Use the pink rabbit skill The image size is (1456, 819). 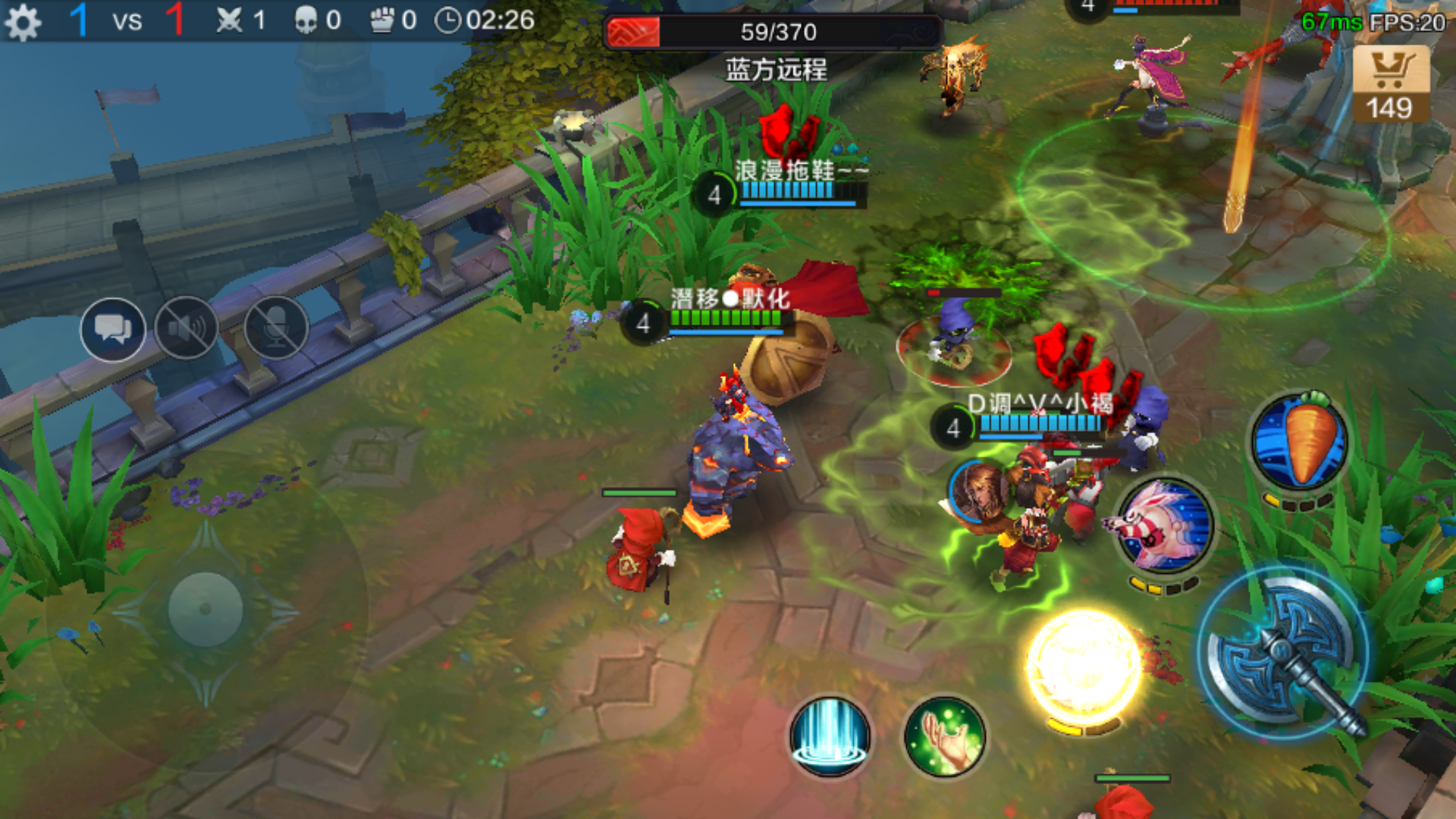1166,526
